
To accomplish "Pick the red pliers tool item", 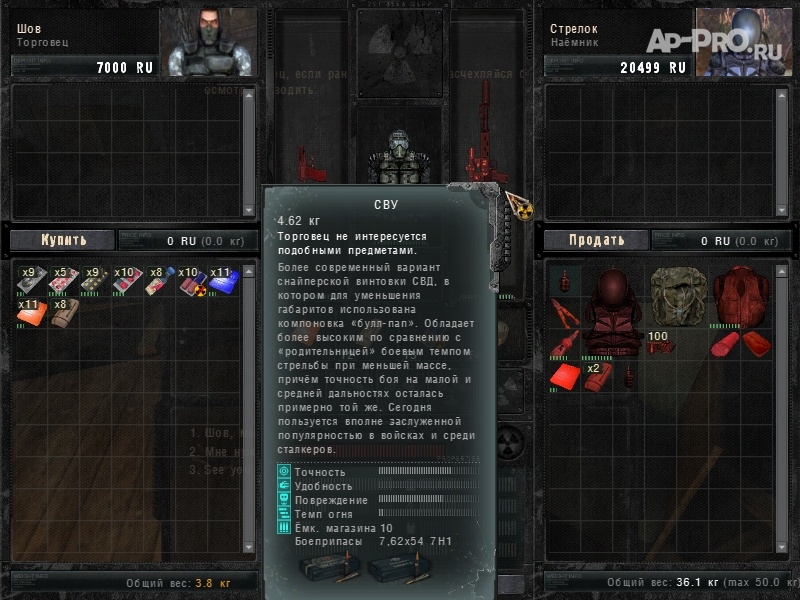I will pos(564,313).
